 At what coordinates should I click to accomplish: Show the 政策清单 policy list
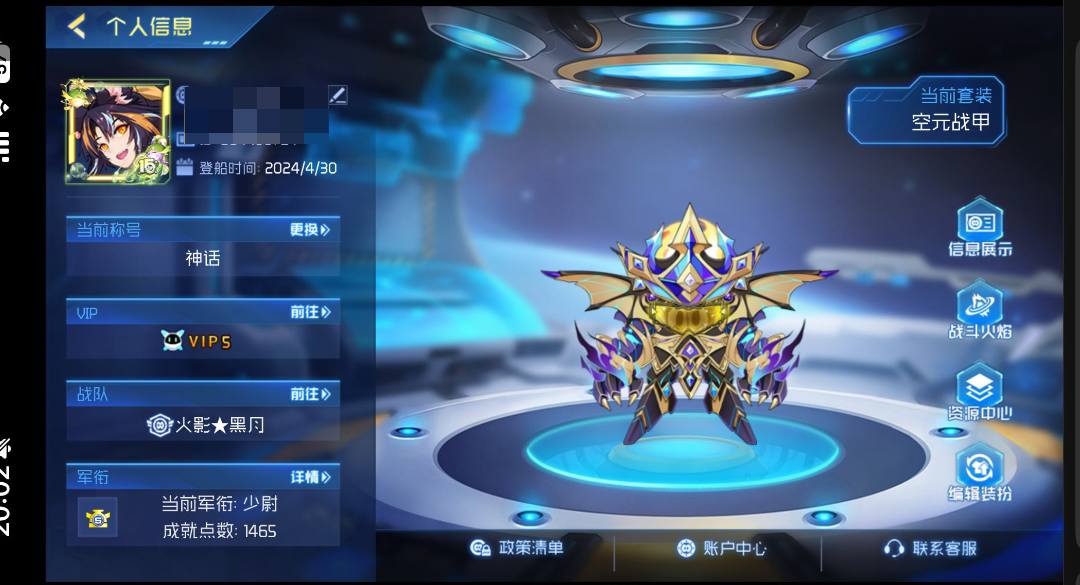517,547
